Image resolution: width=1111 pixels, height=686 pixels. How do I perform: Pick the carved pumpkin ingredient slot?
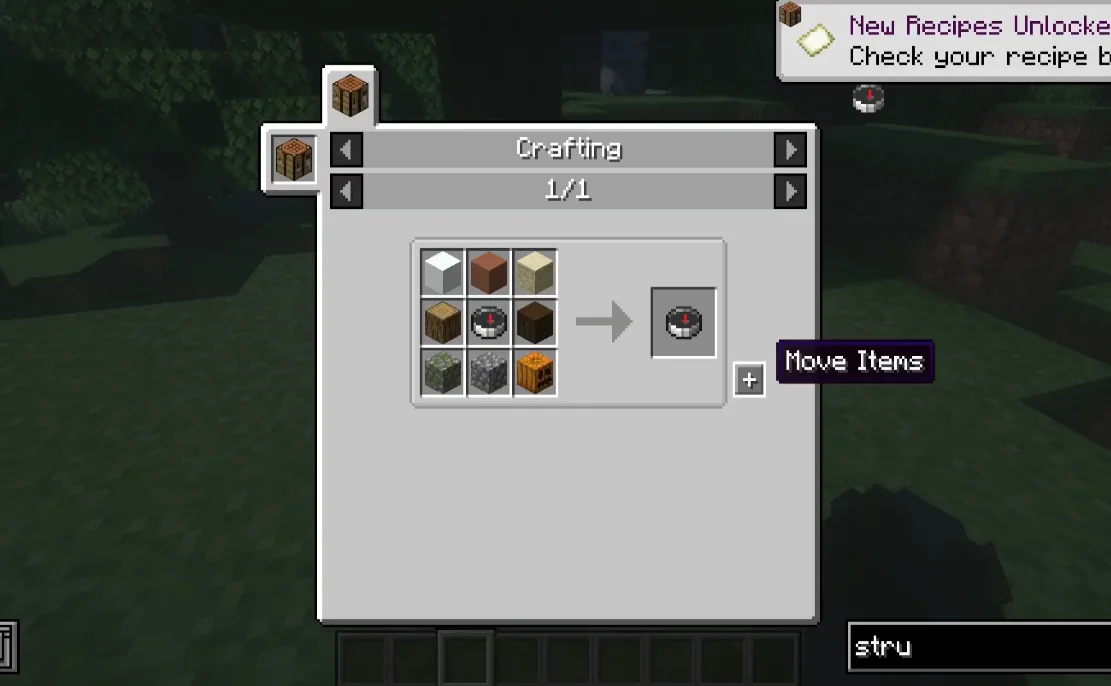coord(535,372)
